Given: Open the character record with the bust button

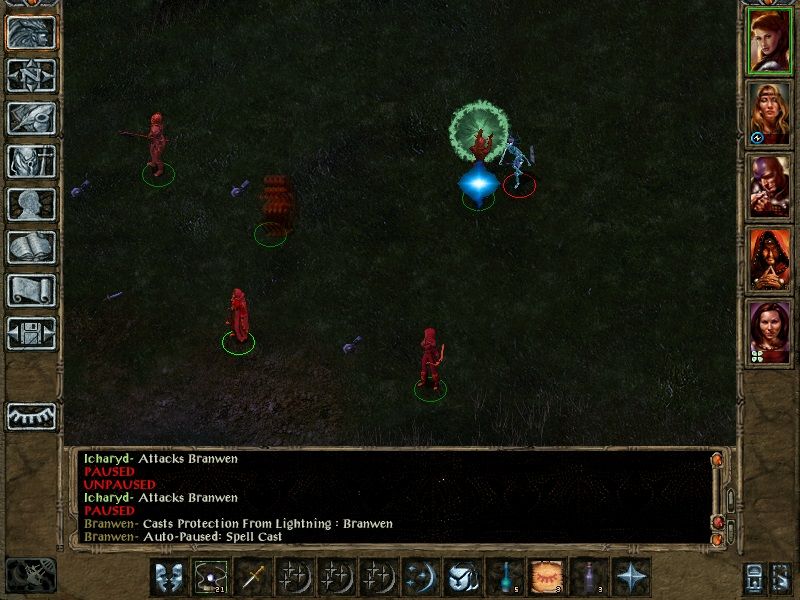Looking at the screenshot, I should click(32, 205).
